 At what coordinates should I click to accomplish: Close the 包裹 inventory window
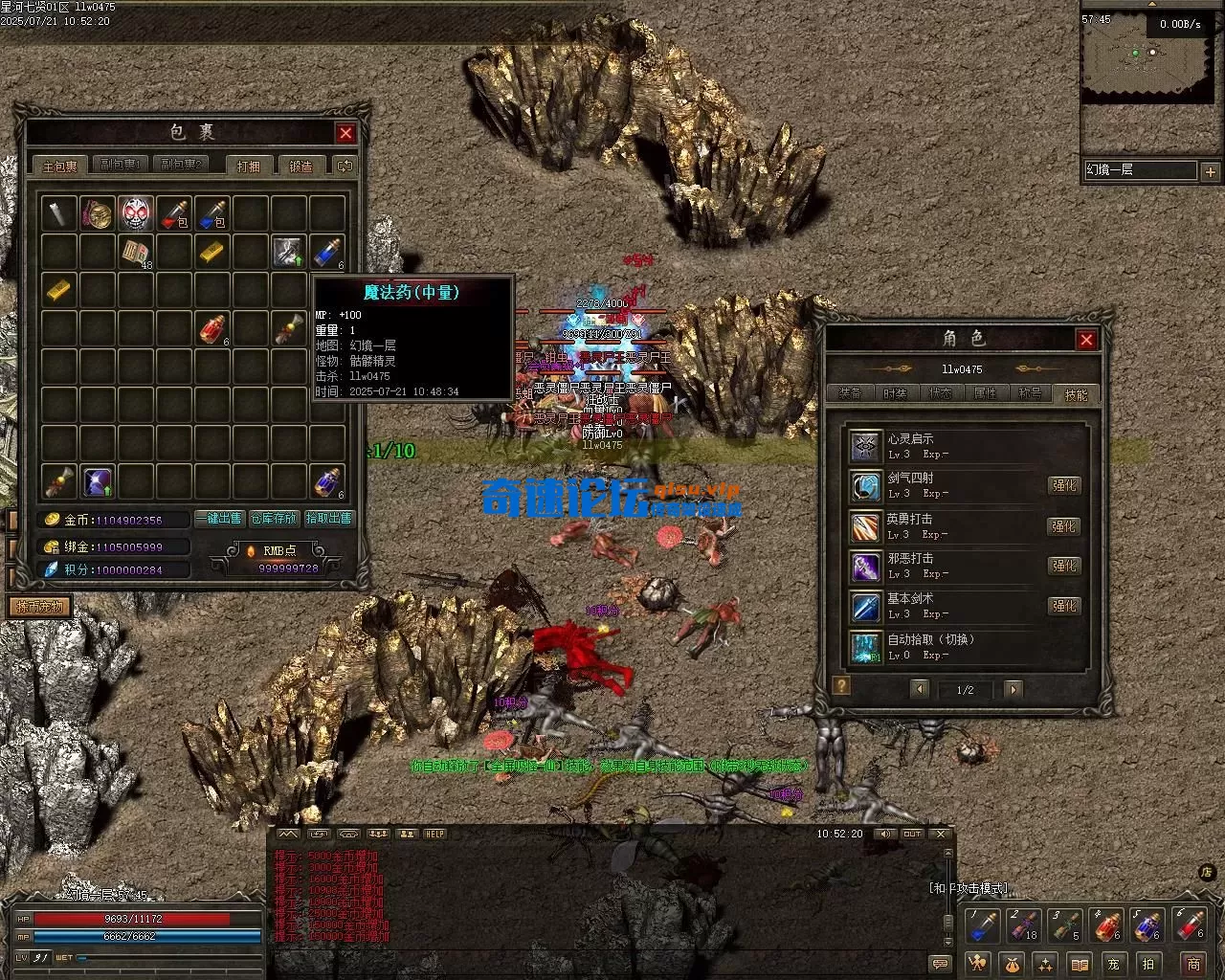click(345, 134)
